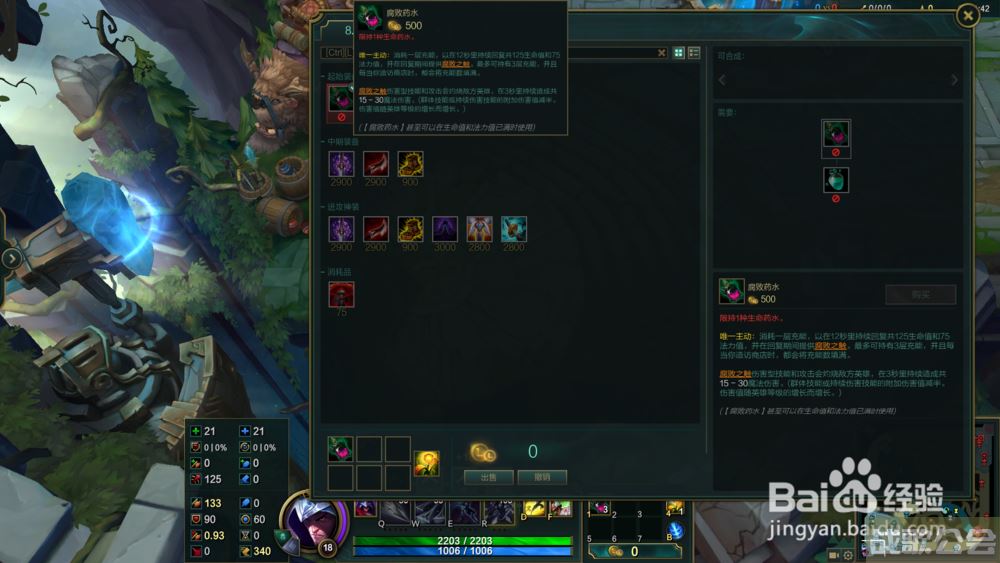Image resolution: width=1000 pixels, height=563 pixels.
Task: Select the Corrupting Potion in the shop inventory
Action: click(341, 449)
